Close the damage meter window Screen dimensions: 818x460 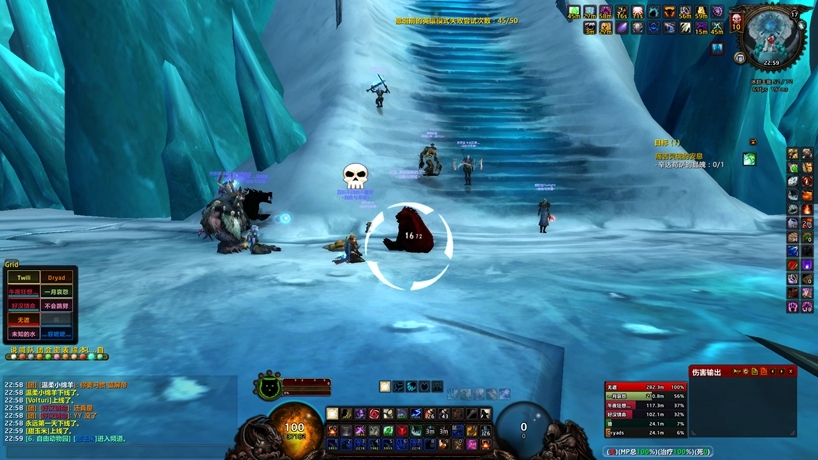click(791, 372)
